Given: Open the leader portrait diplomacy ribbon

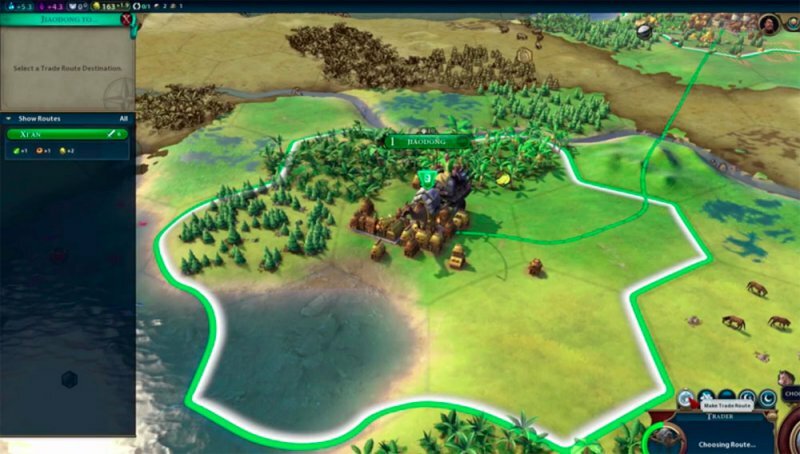Looking at the screenshot, I should tap(769, 23).
